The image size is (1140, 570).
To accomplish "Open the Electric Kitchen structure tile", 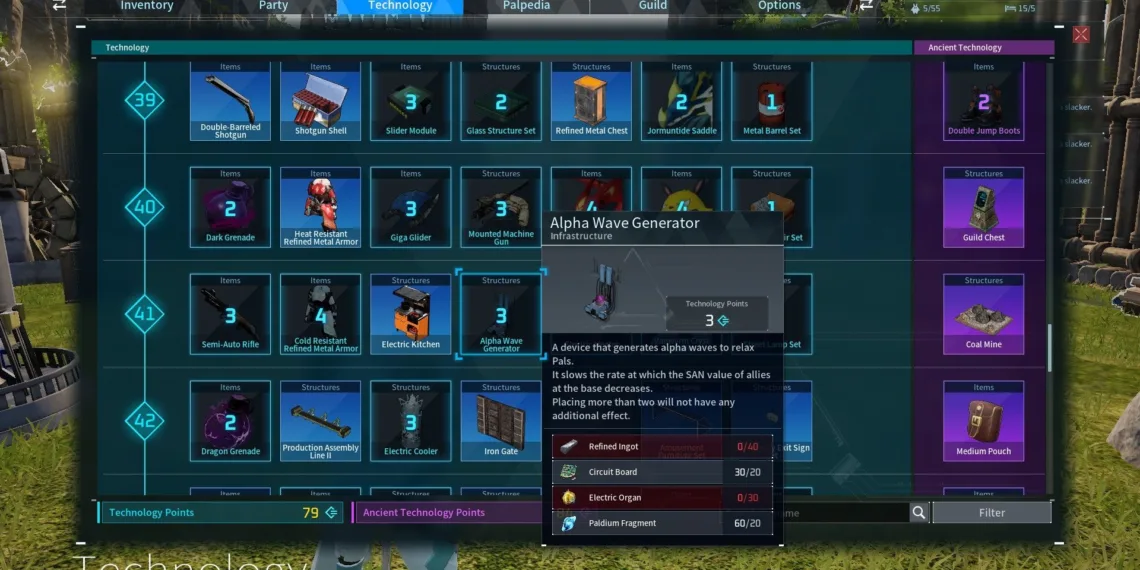I will [411, 314].
